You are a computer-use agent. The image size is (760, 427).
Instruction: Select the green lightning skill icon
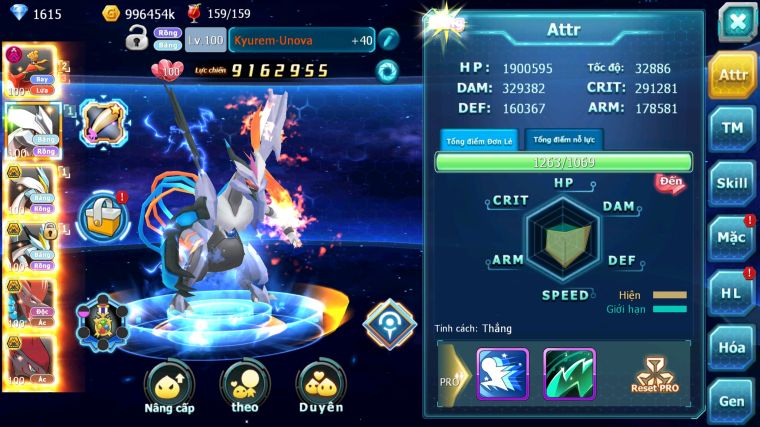[x=569, y=373]
